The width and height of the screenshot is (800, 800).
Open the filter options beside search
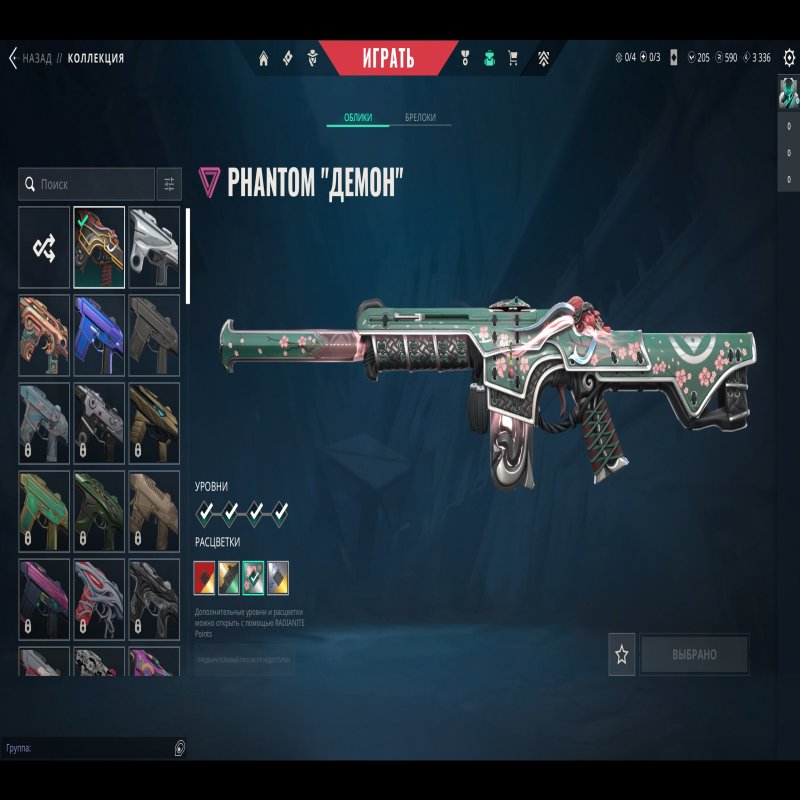(169, 184)
